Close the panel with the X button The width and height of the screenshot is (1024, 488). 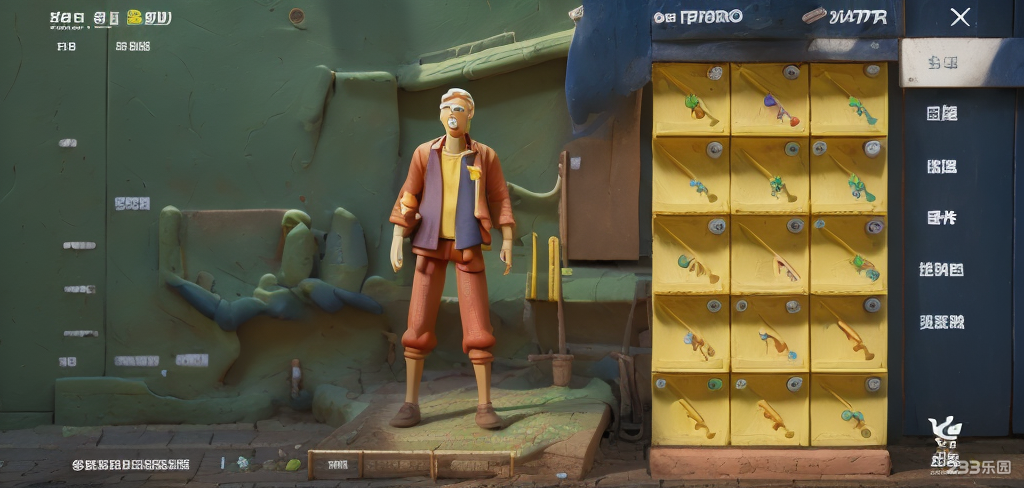pyautogui.click(x=960, y=17)
